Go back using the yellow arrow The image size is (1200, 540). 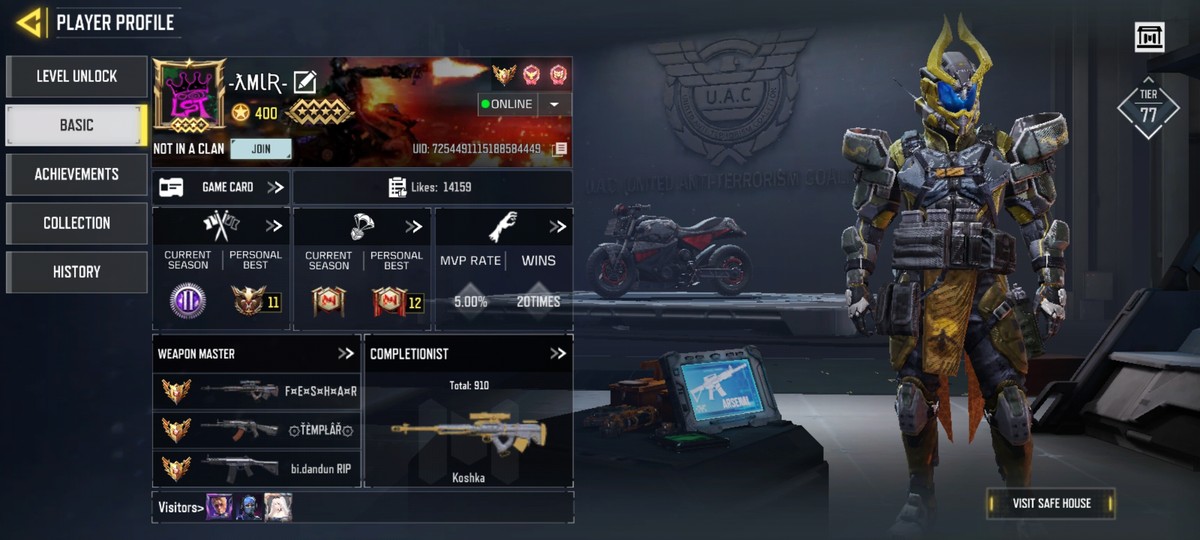pyautogui.click(x=29, y=22)
